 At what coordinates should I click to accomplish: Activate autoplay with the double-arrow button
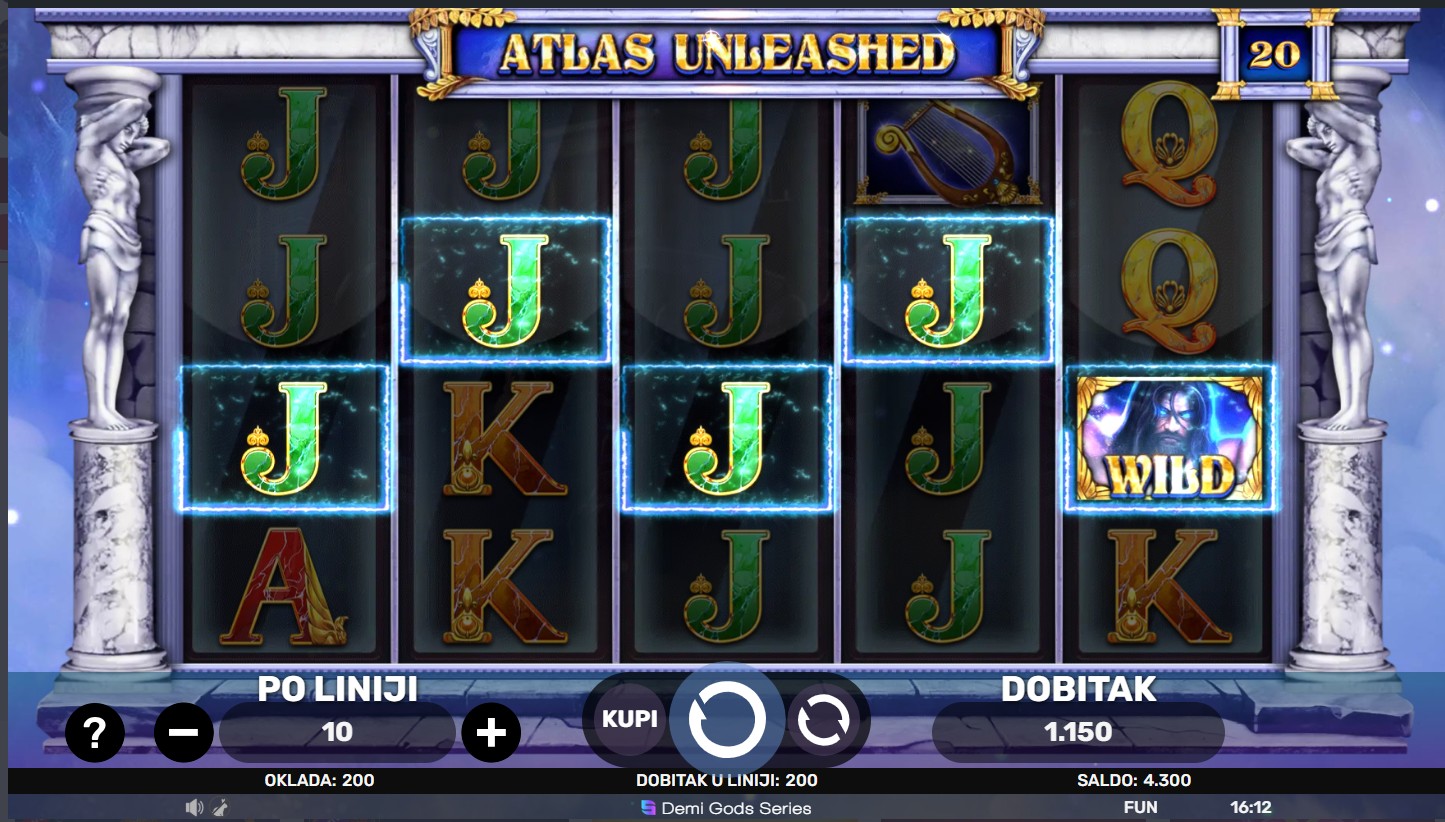(823, 719)
